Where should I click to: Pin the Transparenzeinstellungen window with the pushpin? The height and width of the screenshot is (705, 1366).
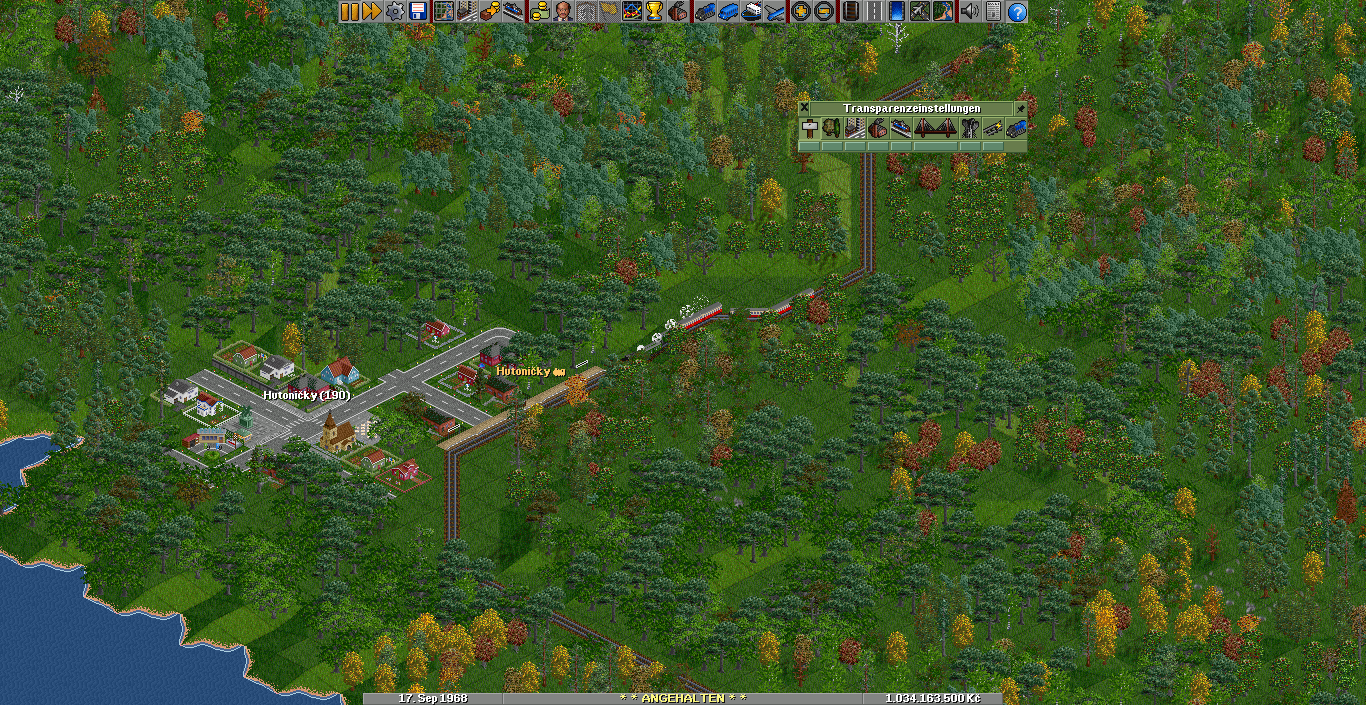(1021, 108)
